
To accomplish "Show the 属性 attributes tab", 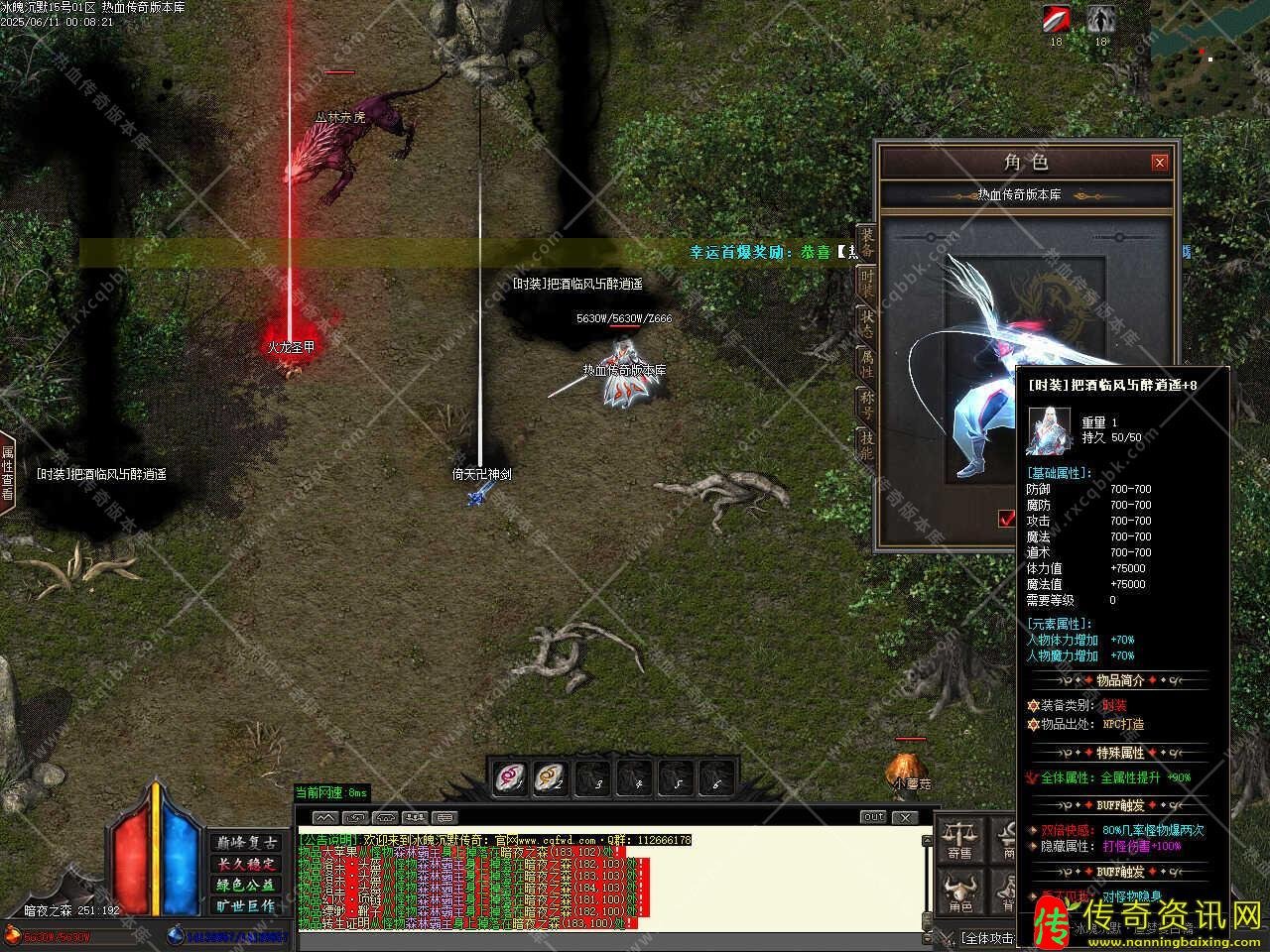I will (866, 363).
